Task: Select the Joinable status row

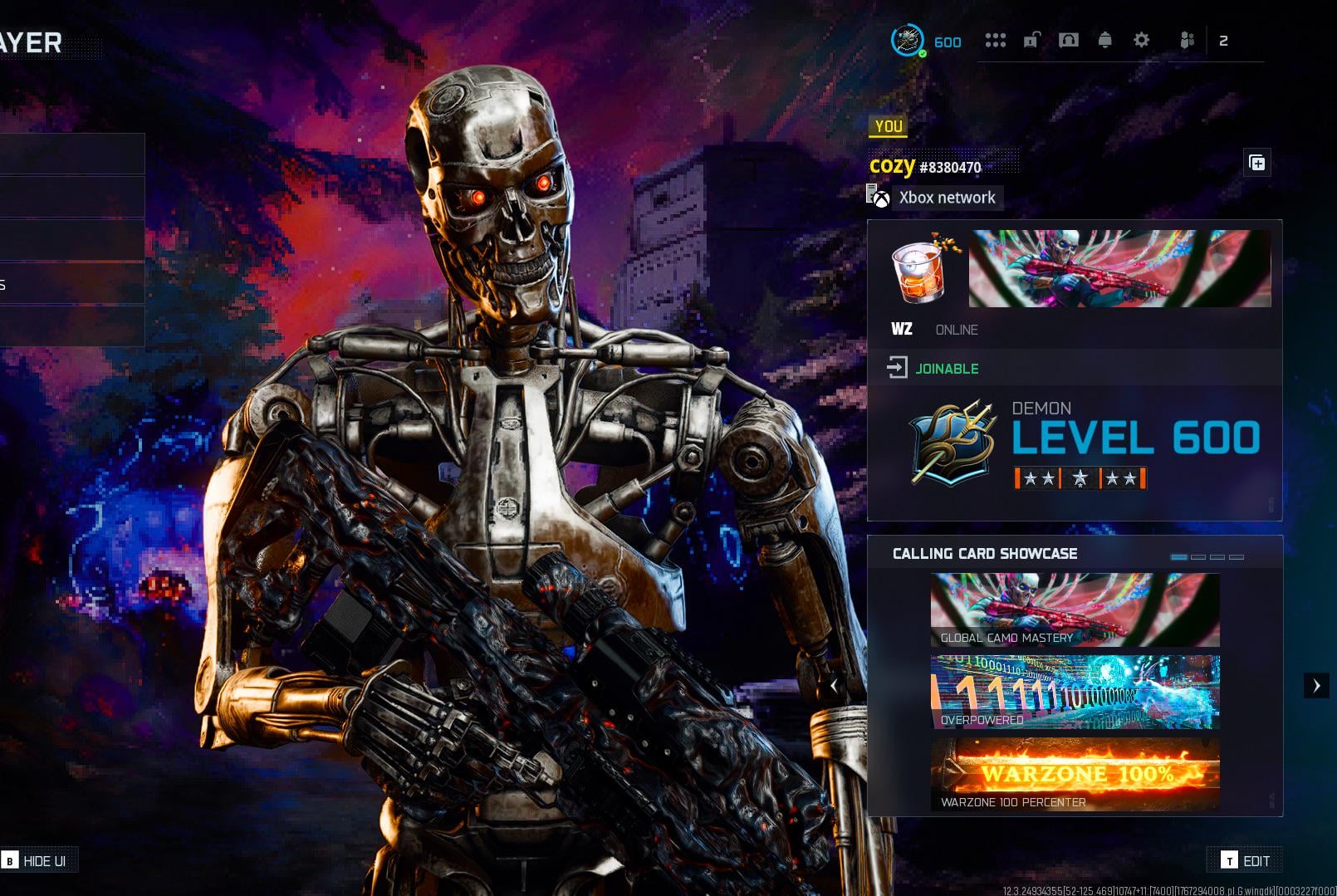Action: [947, 368]
